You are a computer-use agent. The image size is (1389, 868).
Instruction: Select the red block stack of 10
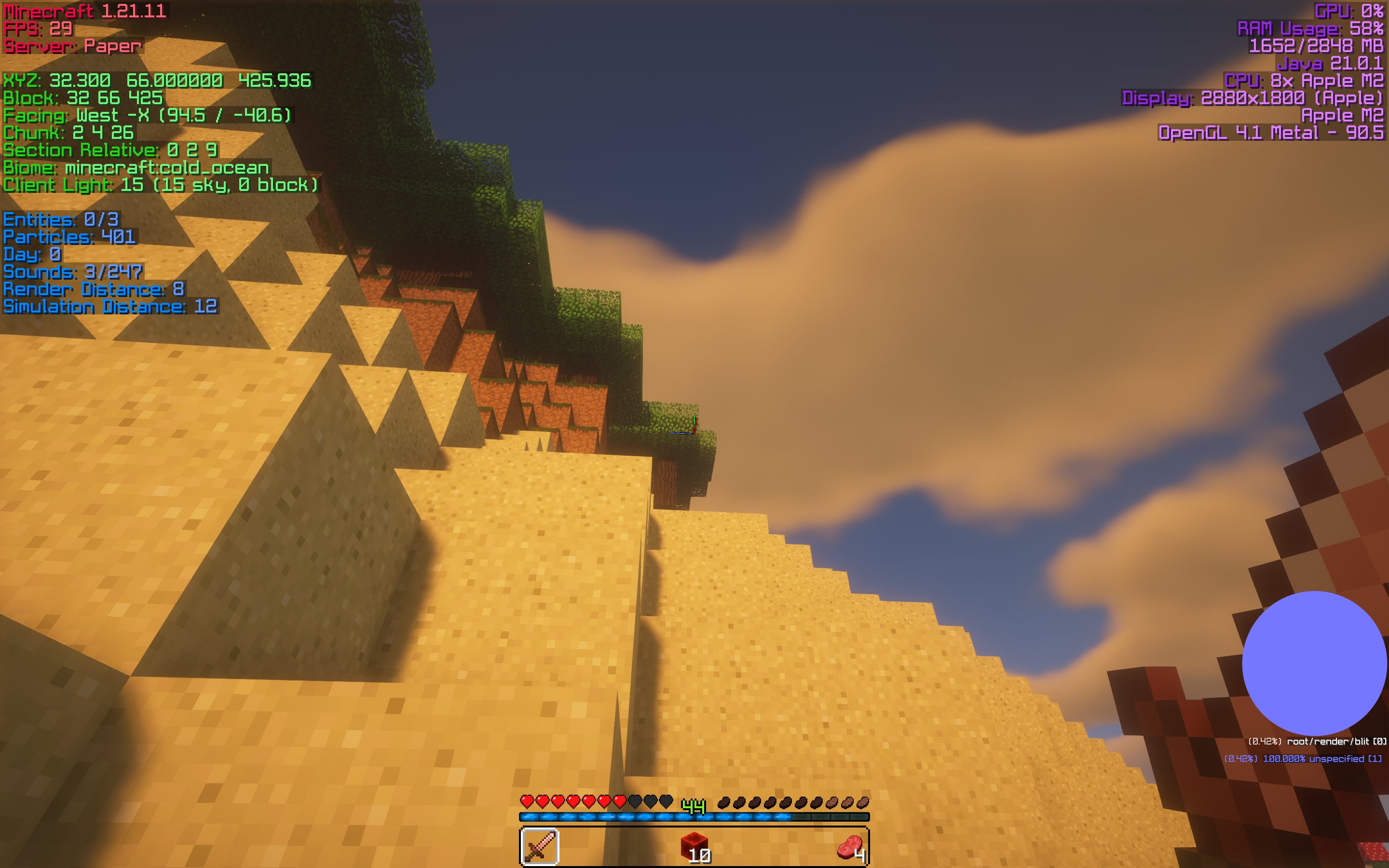[x=694, y=846]
